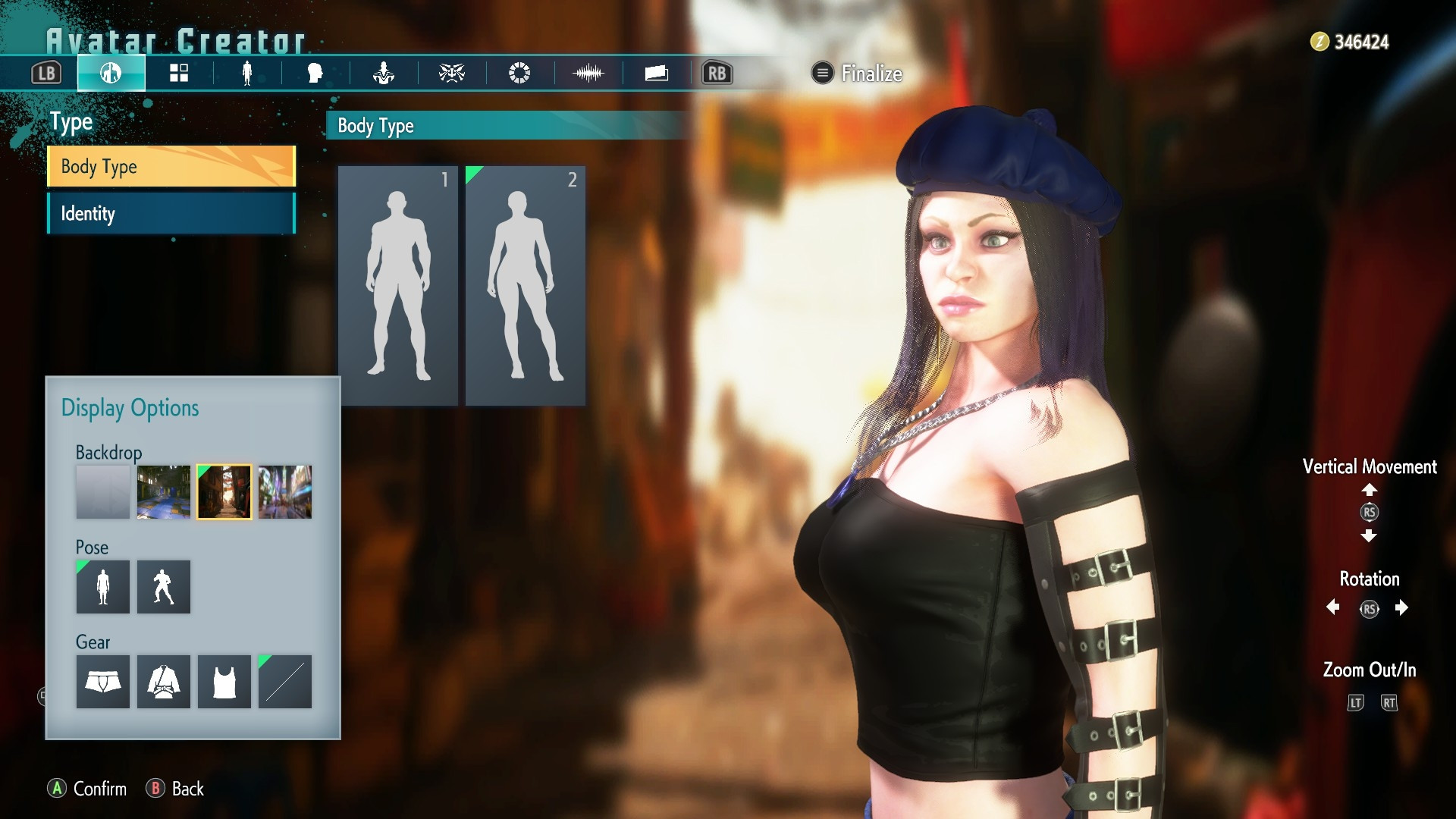Select the plain gray backdrop
Viewport: 1456px width, 819px height.
102,492
